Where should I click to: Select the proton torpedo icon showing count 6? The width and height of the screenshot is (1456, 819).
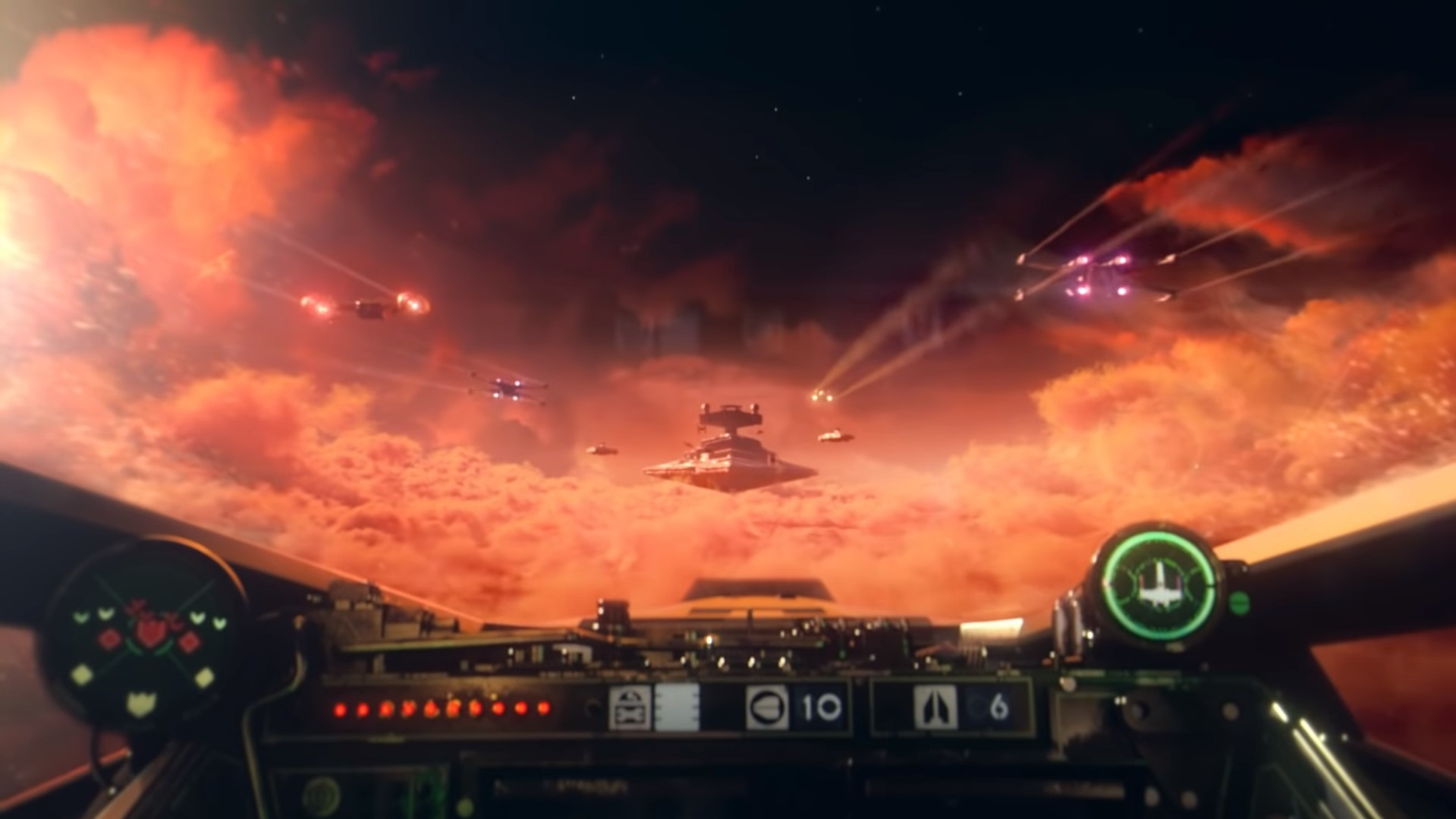[x=936, y=705]
